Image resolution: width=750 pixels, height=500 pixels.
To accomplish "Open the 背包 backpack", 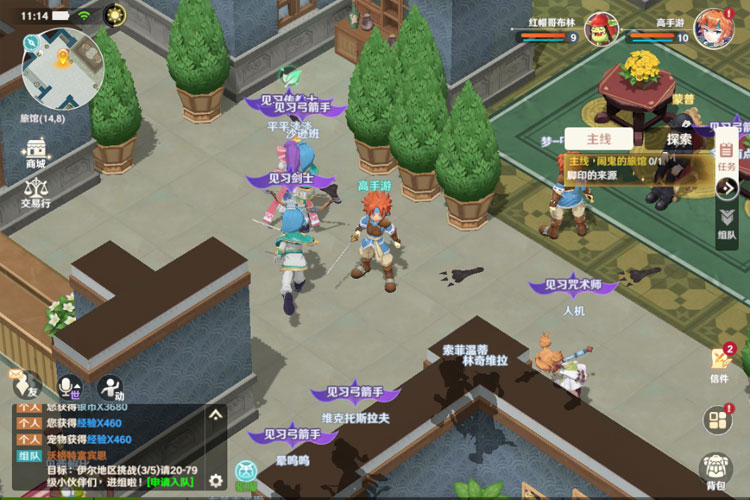I will pyautogui.click(x=716, y=470).
